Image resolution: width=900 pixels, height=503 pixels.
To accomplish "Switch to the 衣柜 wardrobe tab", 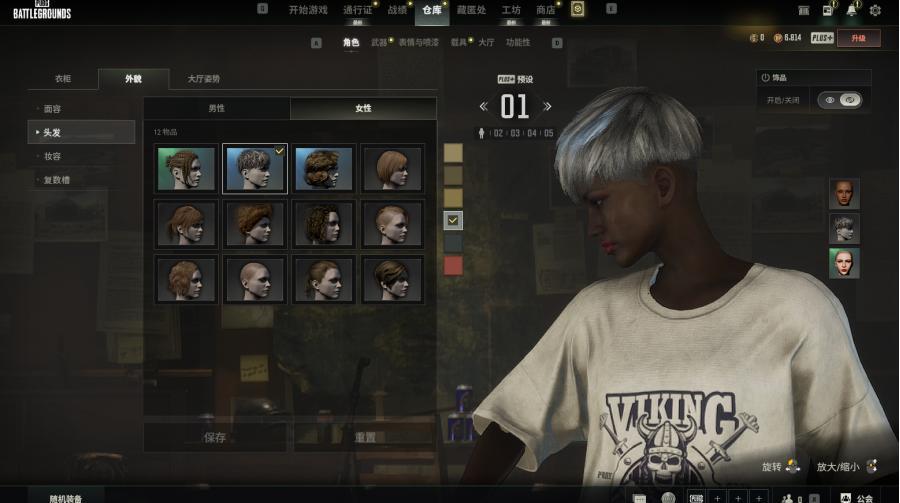I will pyautogui.click(x=63, y=79).
